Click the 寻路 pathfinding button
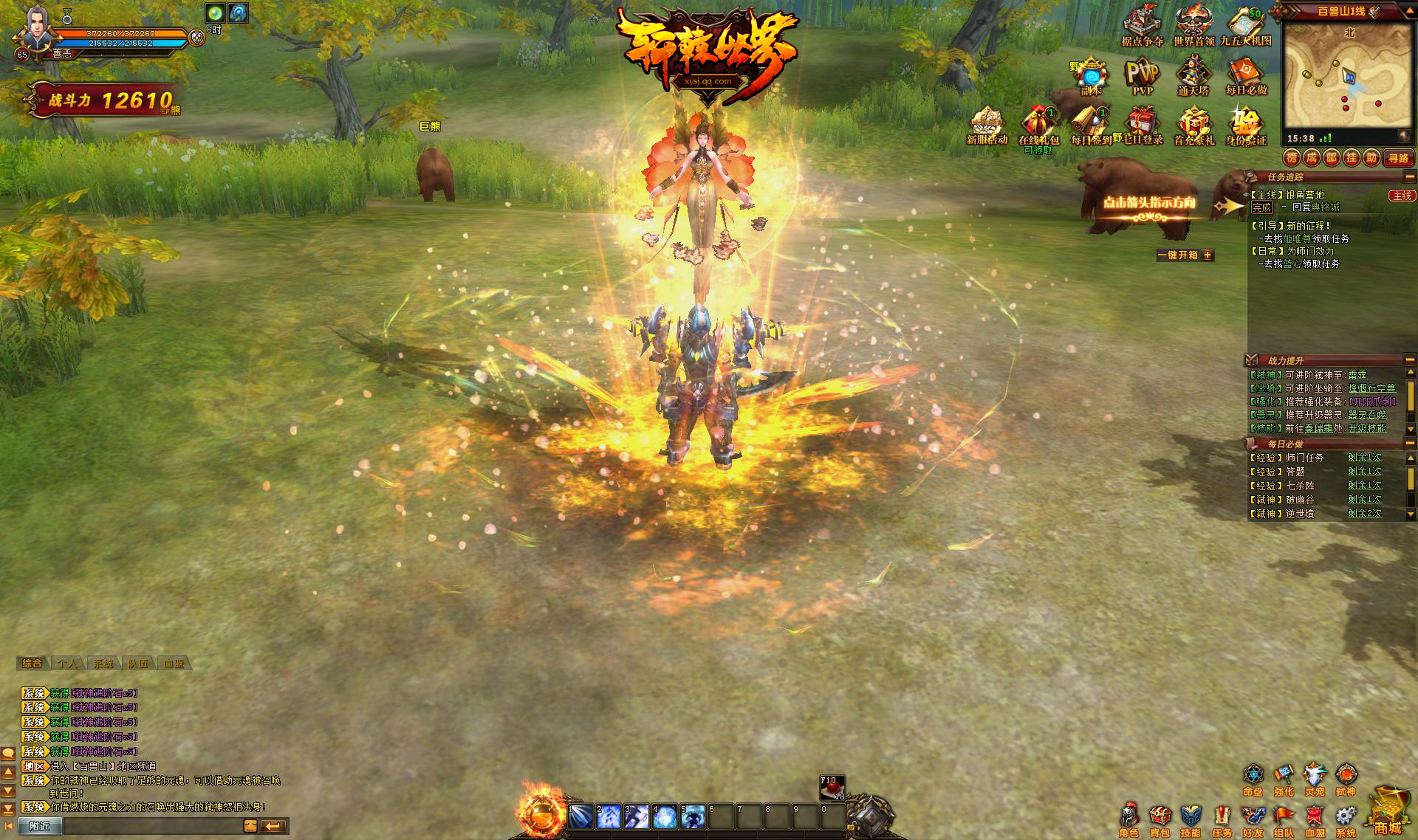The height and width of the screenshot is (840, 1418). 1398,158
